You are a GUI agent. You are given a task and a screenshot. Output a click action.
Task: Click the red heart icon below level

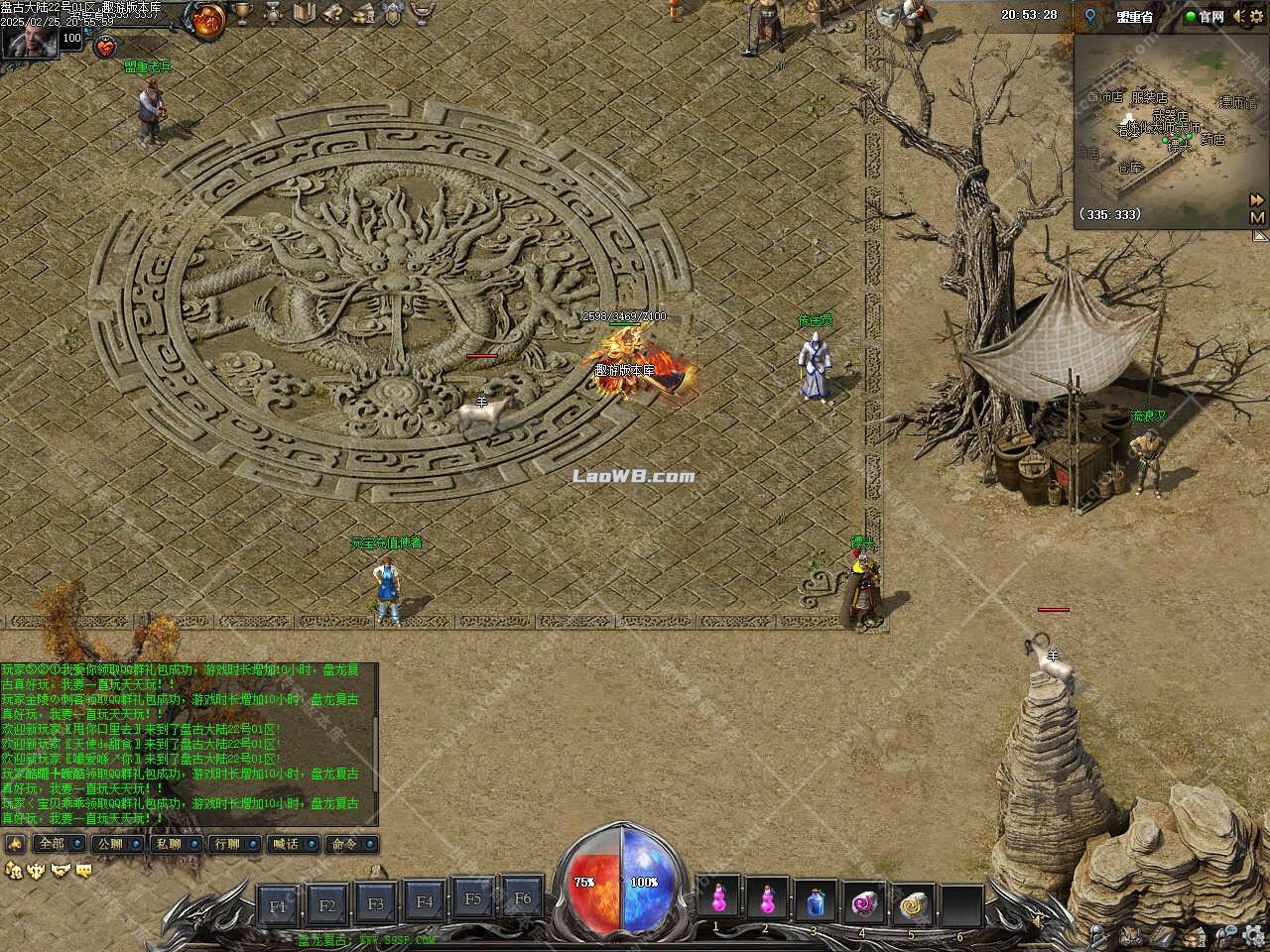pos(104,46)
